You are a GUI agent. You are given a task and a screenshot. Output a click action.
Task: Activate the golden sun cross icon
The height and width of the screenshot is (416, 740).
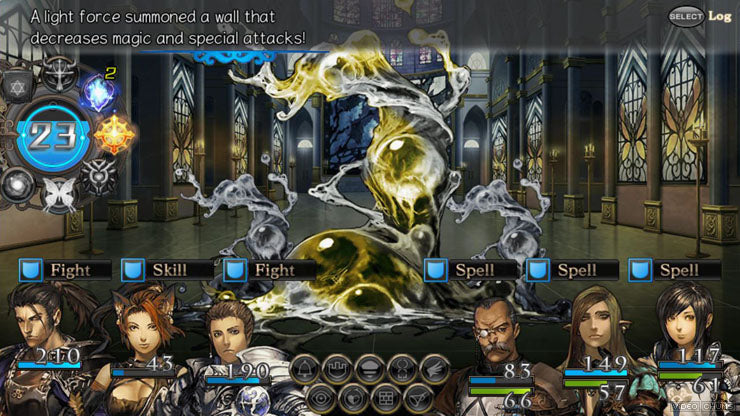pyautogui.click(x=113, y=134)
